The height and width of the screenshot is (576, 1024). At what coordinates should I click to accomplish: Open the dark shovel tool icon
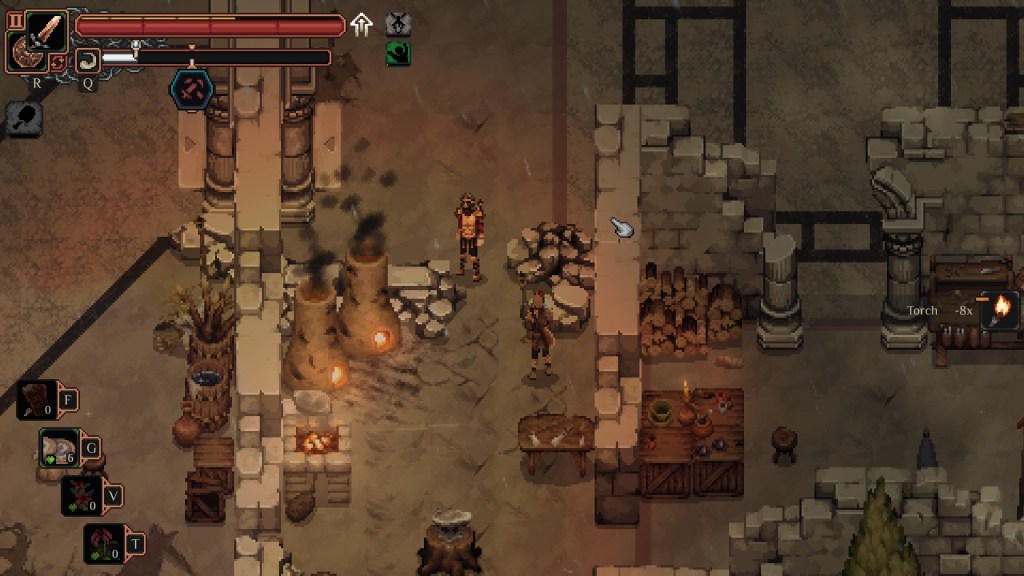coord(23,119)
